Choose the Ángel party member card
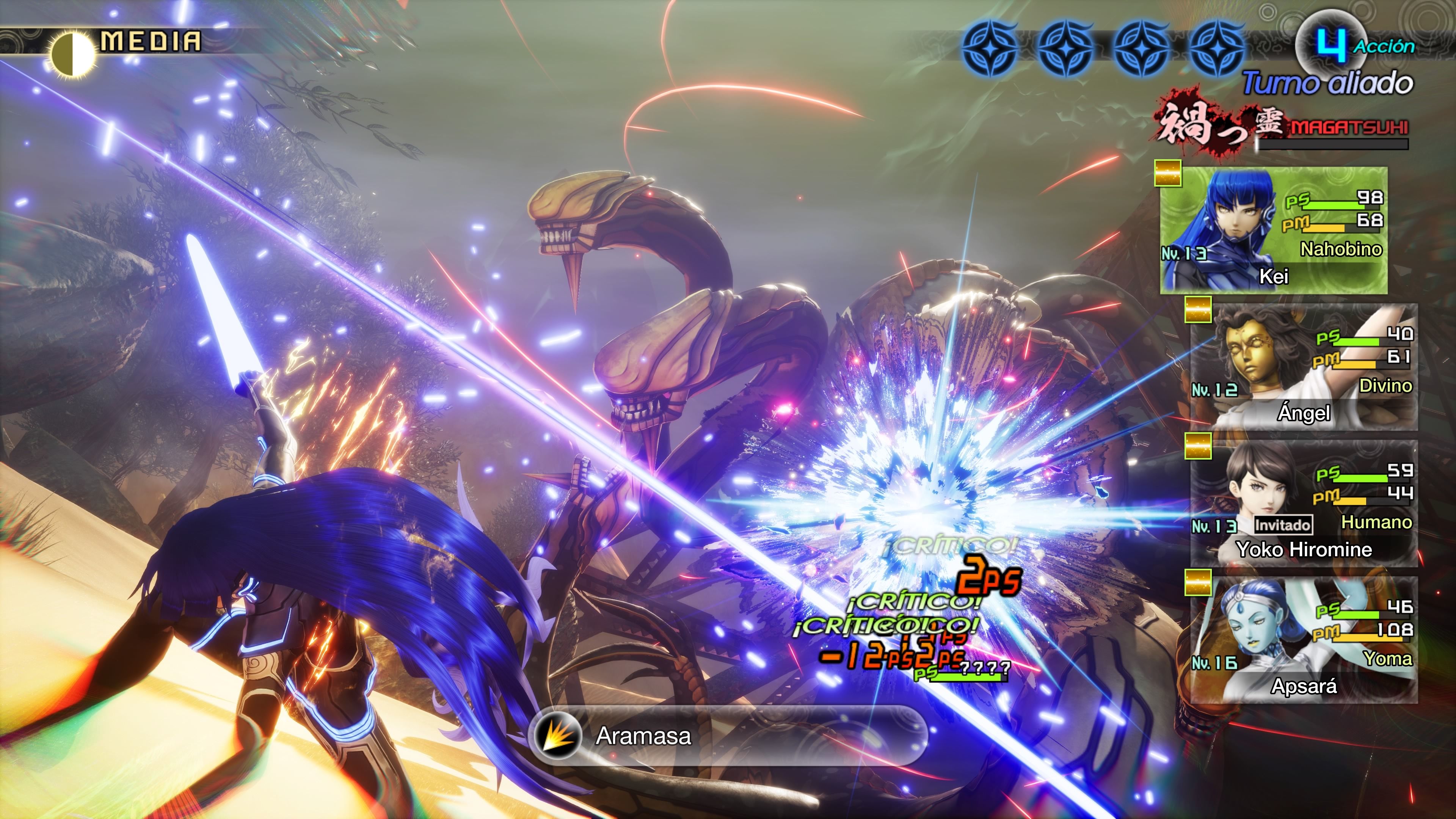Screen dimensions: 1456x819 (1304, 367)
